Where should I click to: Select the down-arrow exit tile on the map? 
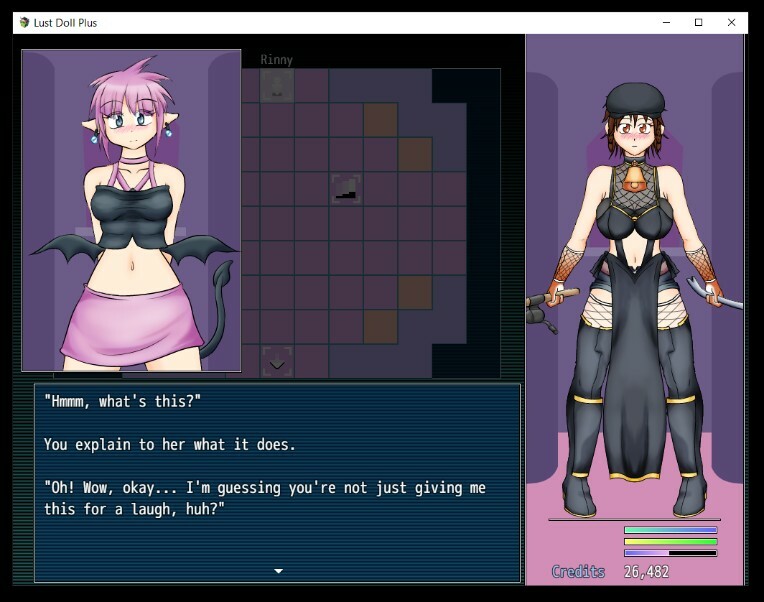pos(277,362)
